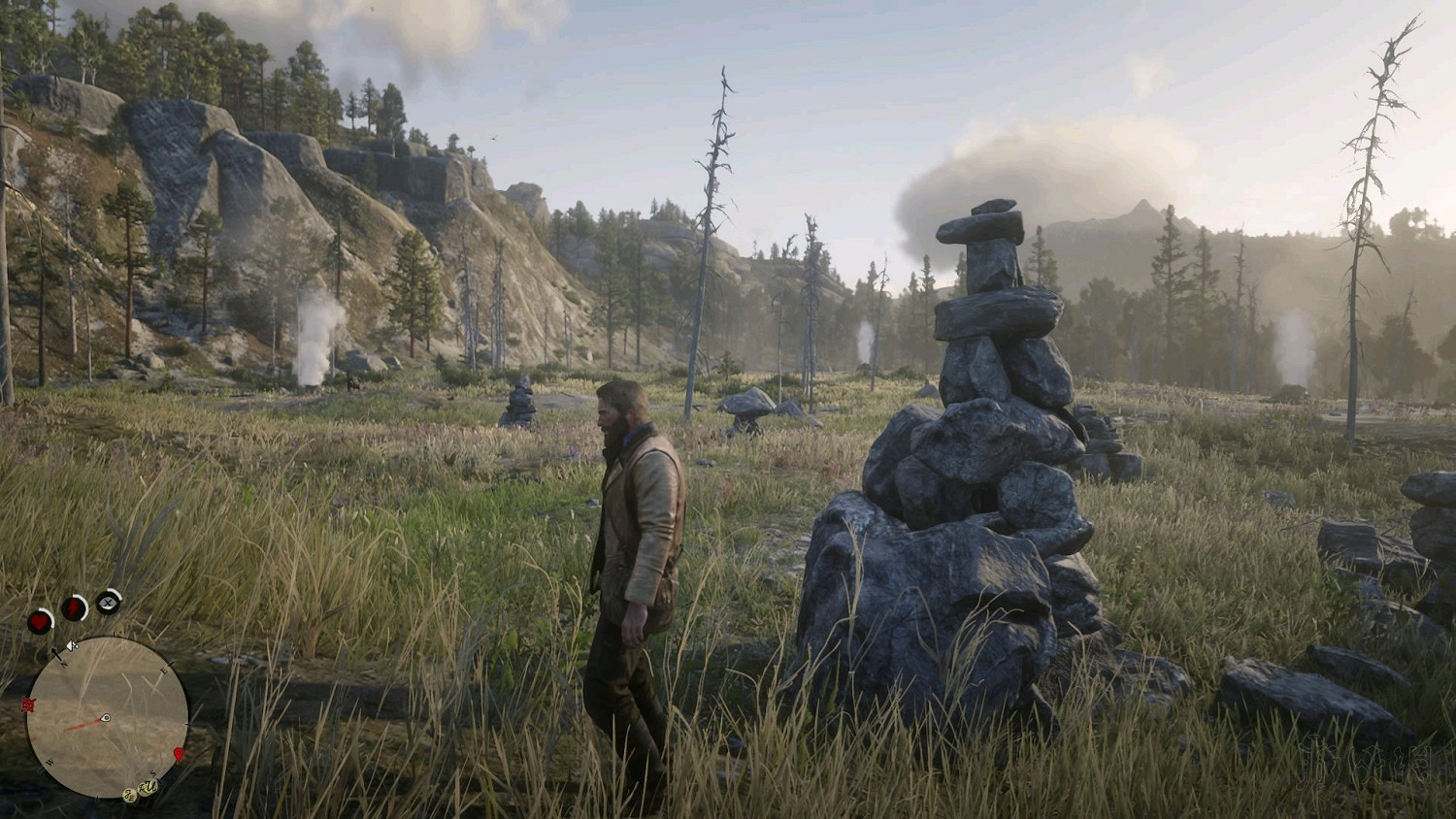1456x819 pixels.
Task: Click the red marker on minimap's west edge
Action: tap(28, 705)
